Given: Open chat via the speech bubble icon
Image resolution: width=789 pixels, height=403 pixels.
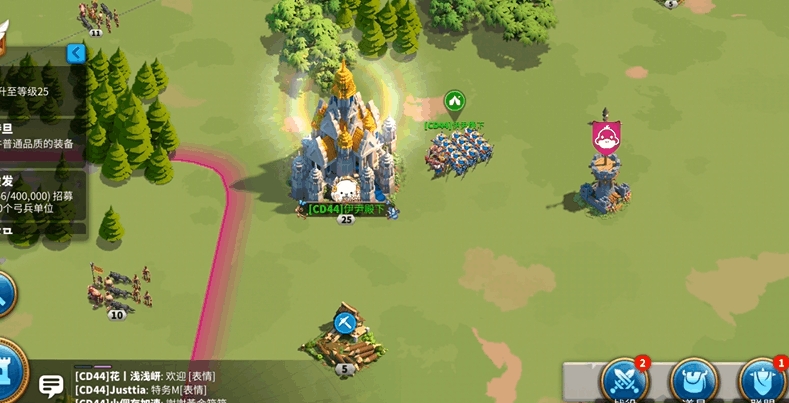Looking at the screenshot, I should 51,384.
